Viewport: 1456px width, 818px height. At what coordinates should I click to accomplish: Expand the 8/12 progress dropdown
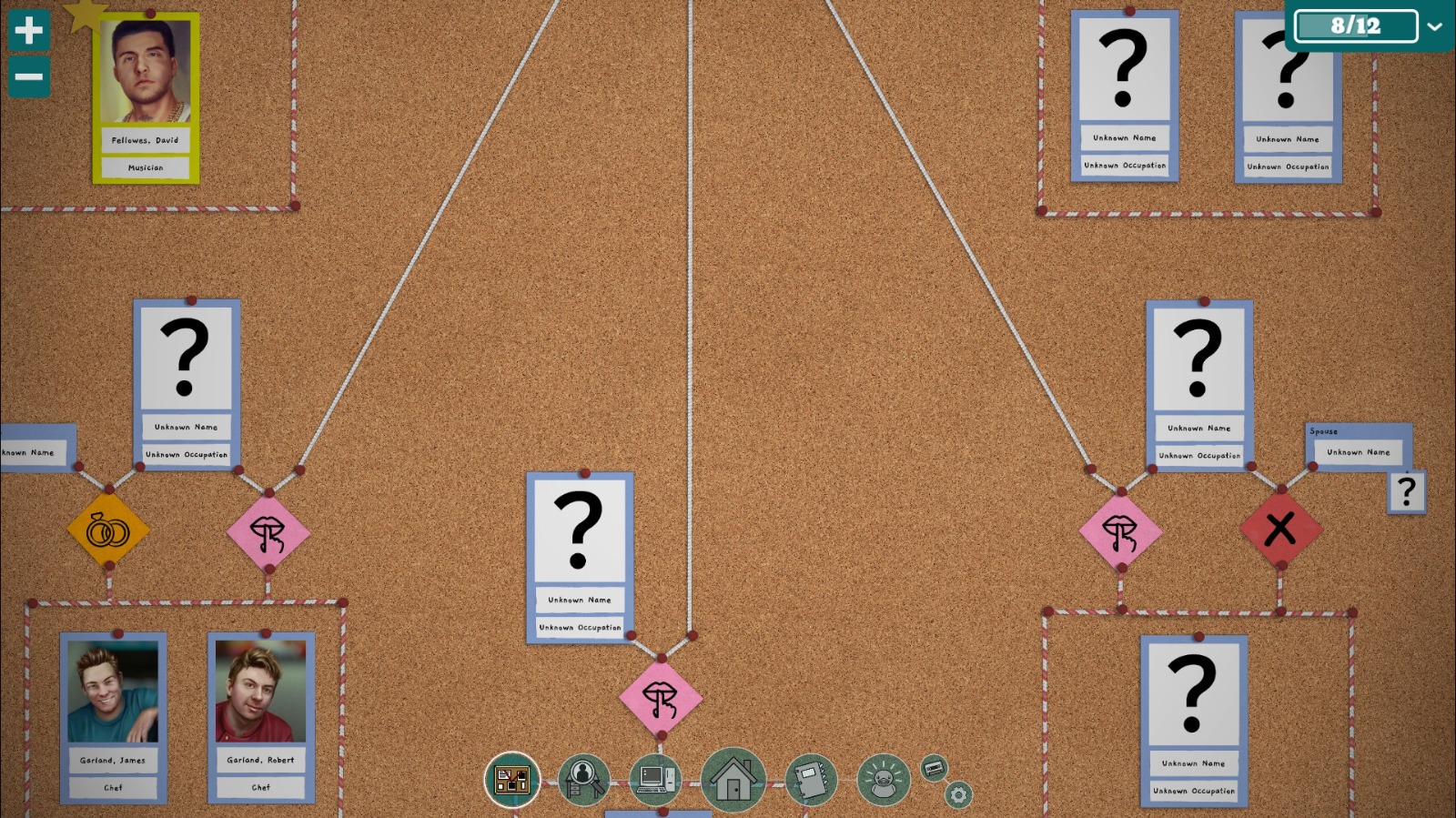(1438, 25)
